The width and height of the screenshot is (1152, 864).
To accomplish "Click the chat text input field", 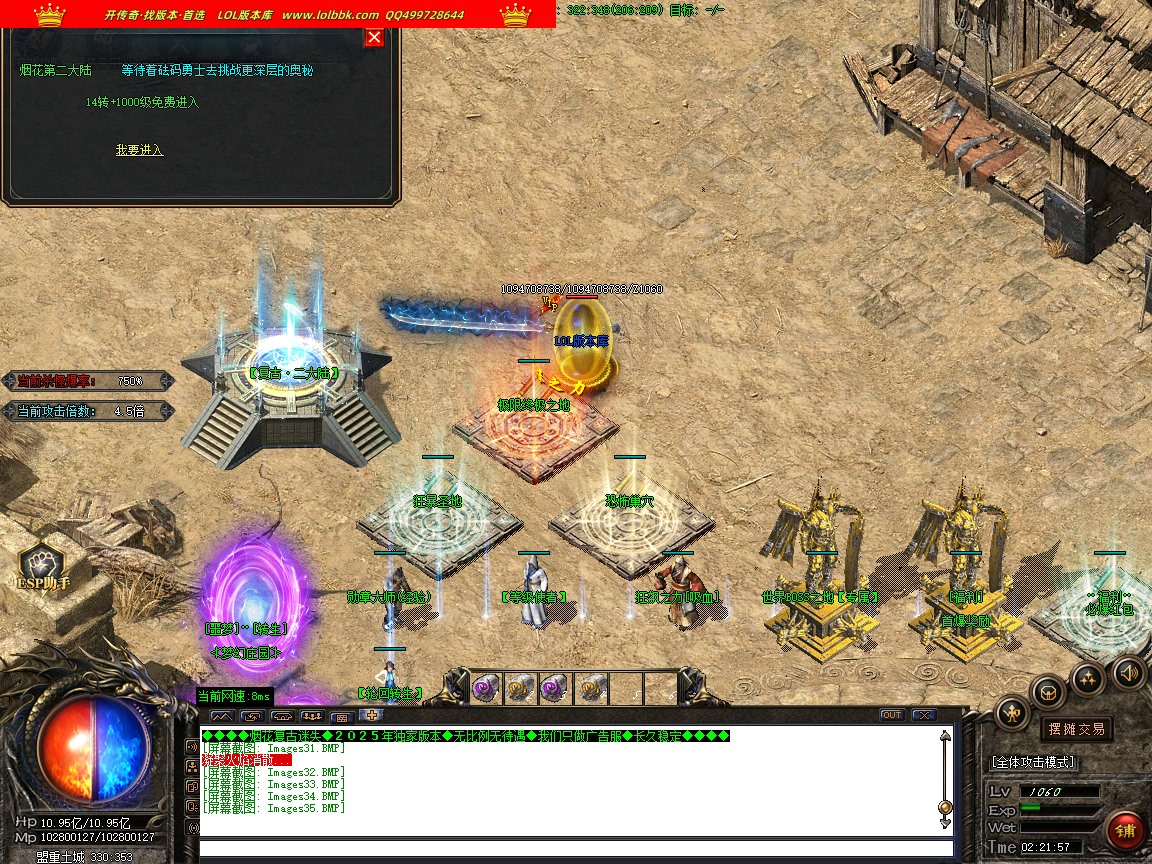I will click(x=570, y=848).
